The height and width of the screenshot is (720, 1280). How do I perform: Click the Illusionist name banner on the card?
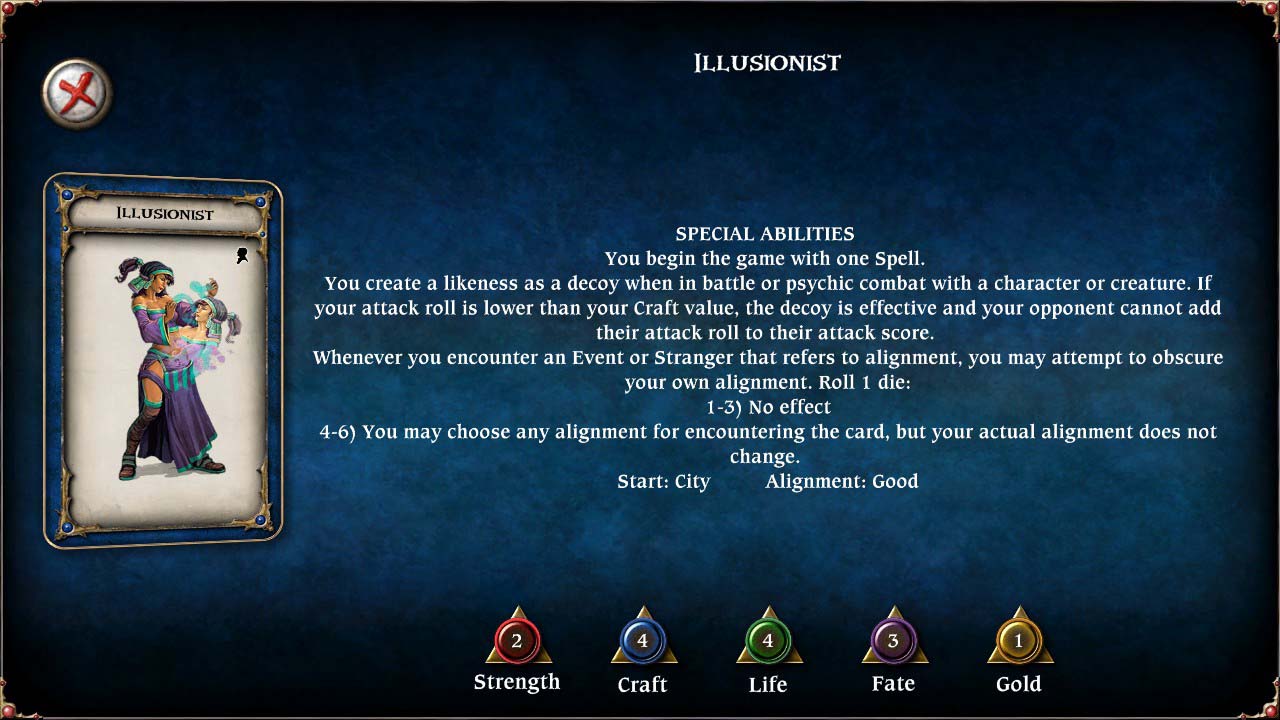point(163,211)
